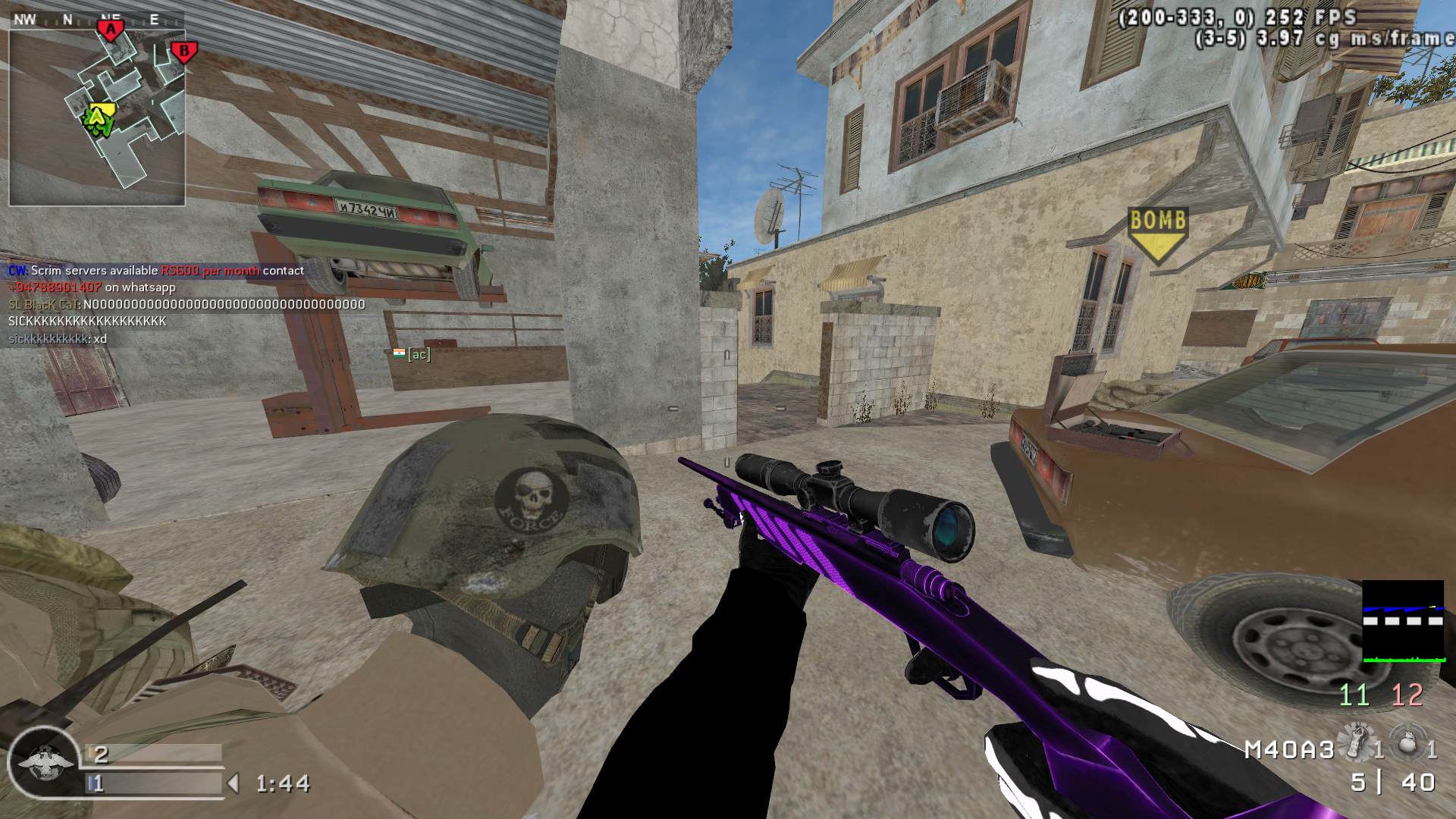Viewport: 1456px width, 819px height.
Task: Click the lagometer network graph
Action: [x=1403, y=622]
